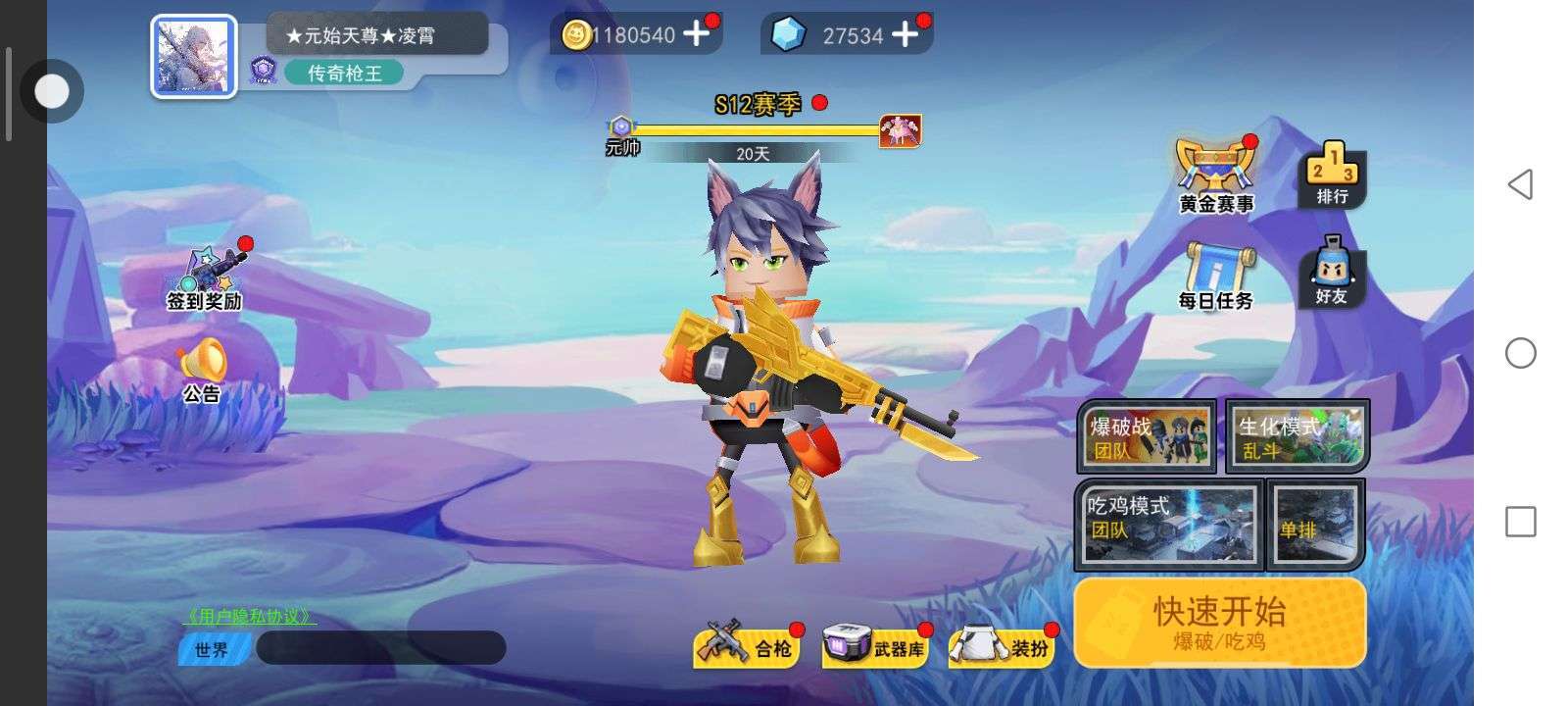Choose the 单排 solo mode tile
Viewport: 1568px width, 706px height.
1315,525
